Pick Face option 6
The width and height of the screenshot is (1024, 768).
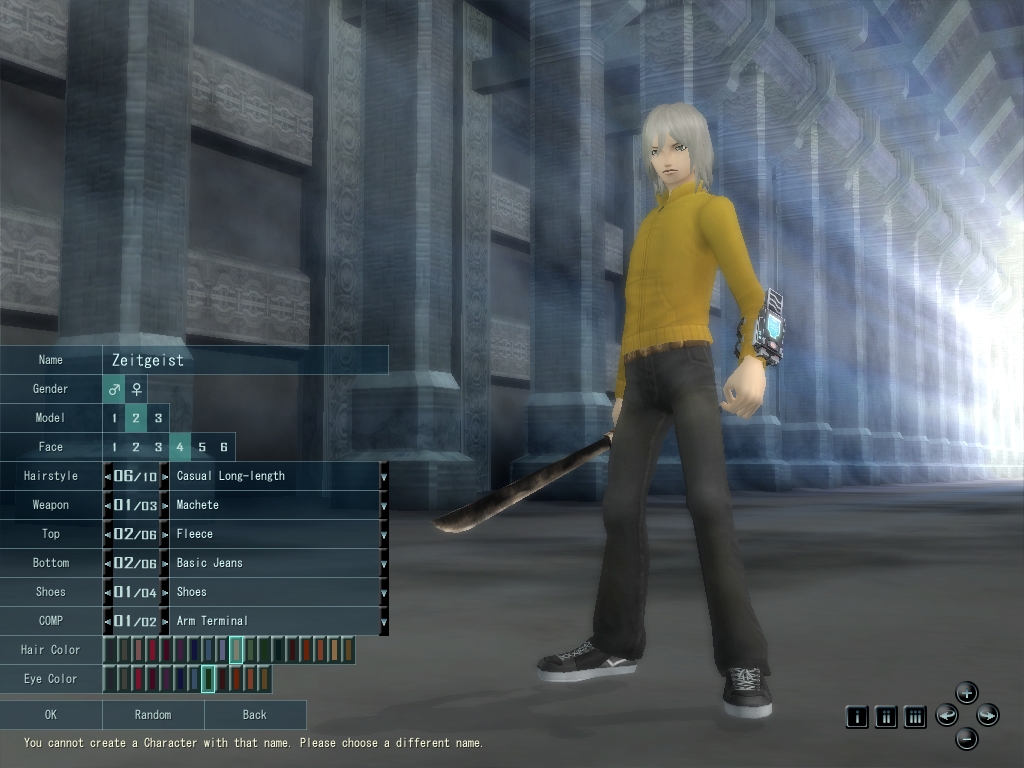[x=224, y=447]
